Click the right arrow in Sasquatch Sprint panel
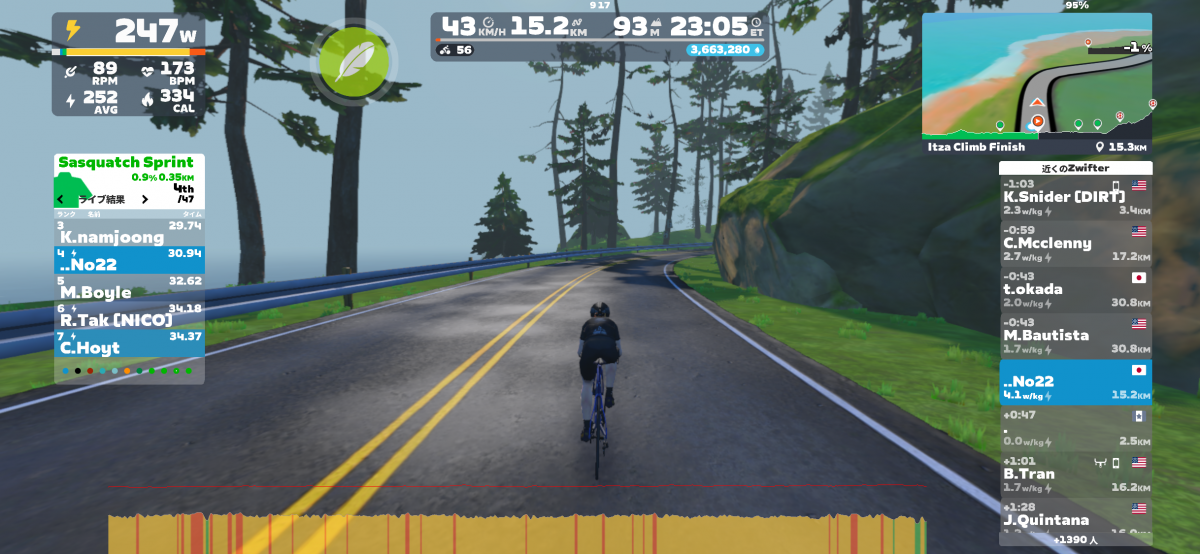The image size is (1200, 554). [x=144, y=199]
